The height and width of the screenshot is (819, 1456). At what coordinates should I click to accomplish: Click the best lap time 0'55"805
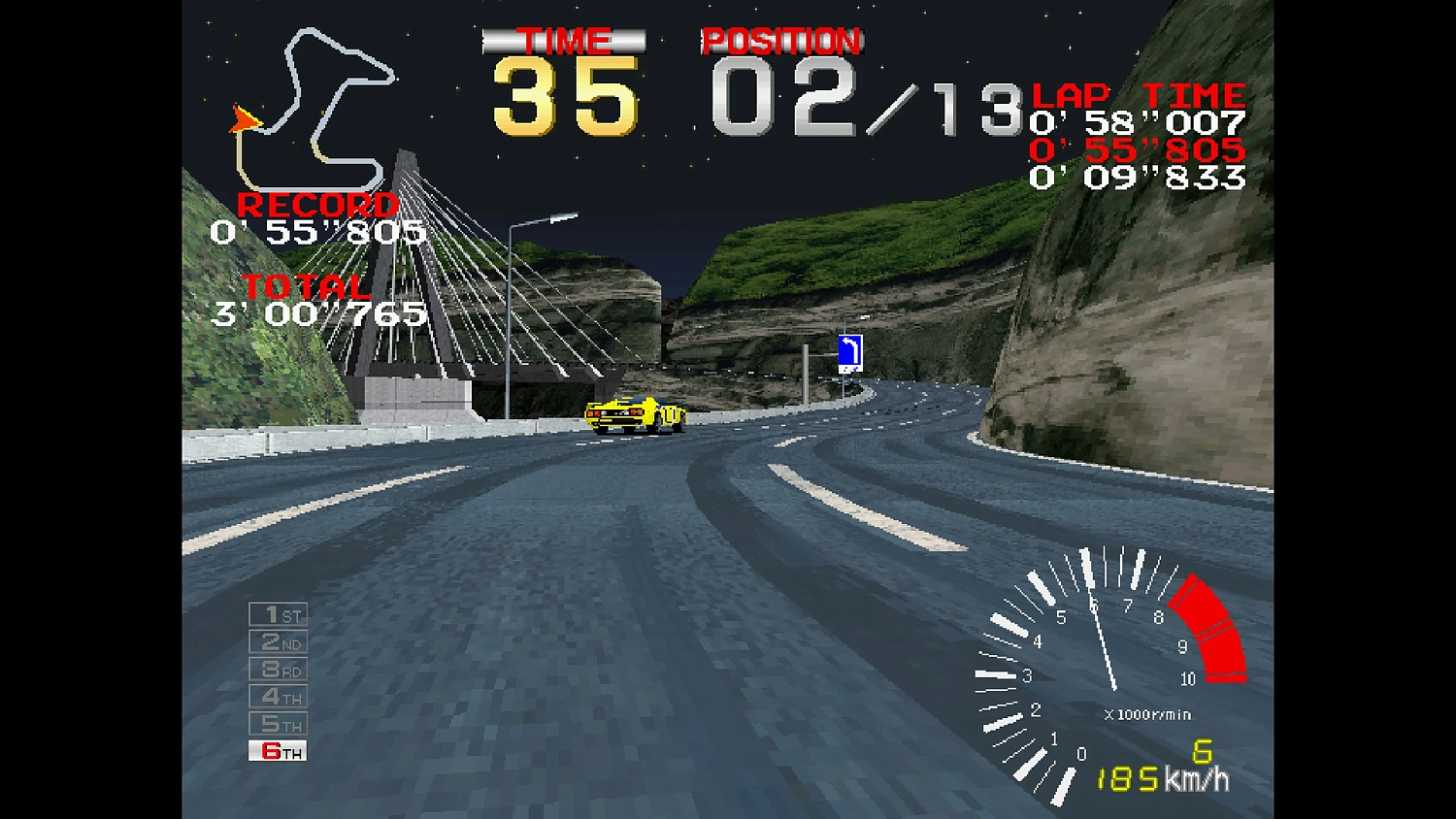click(1136, 151)
